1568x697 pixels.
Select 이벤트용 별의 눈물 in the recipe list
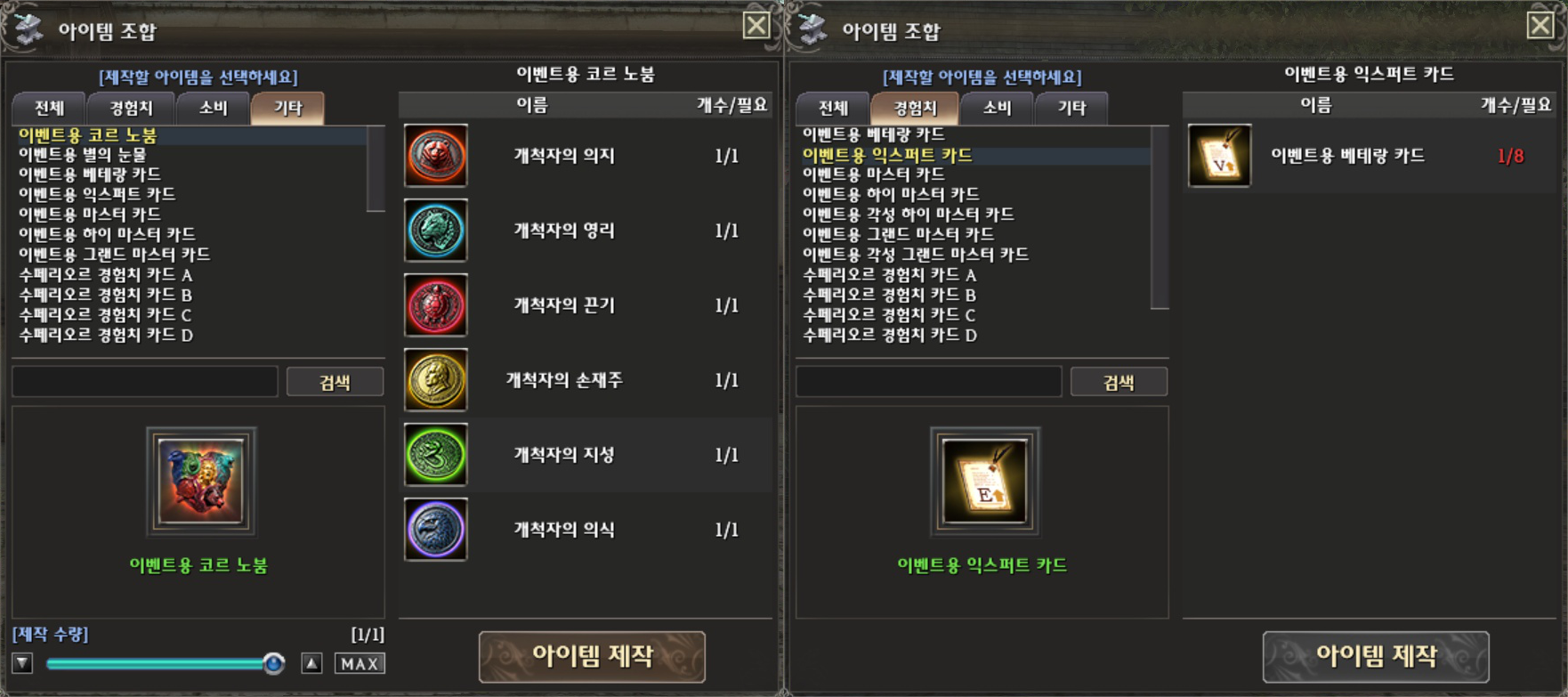pyautogui.click(x=83, y=155)
